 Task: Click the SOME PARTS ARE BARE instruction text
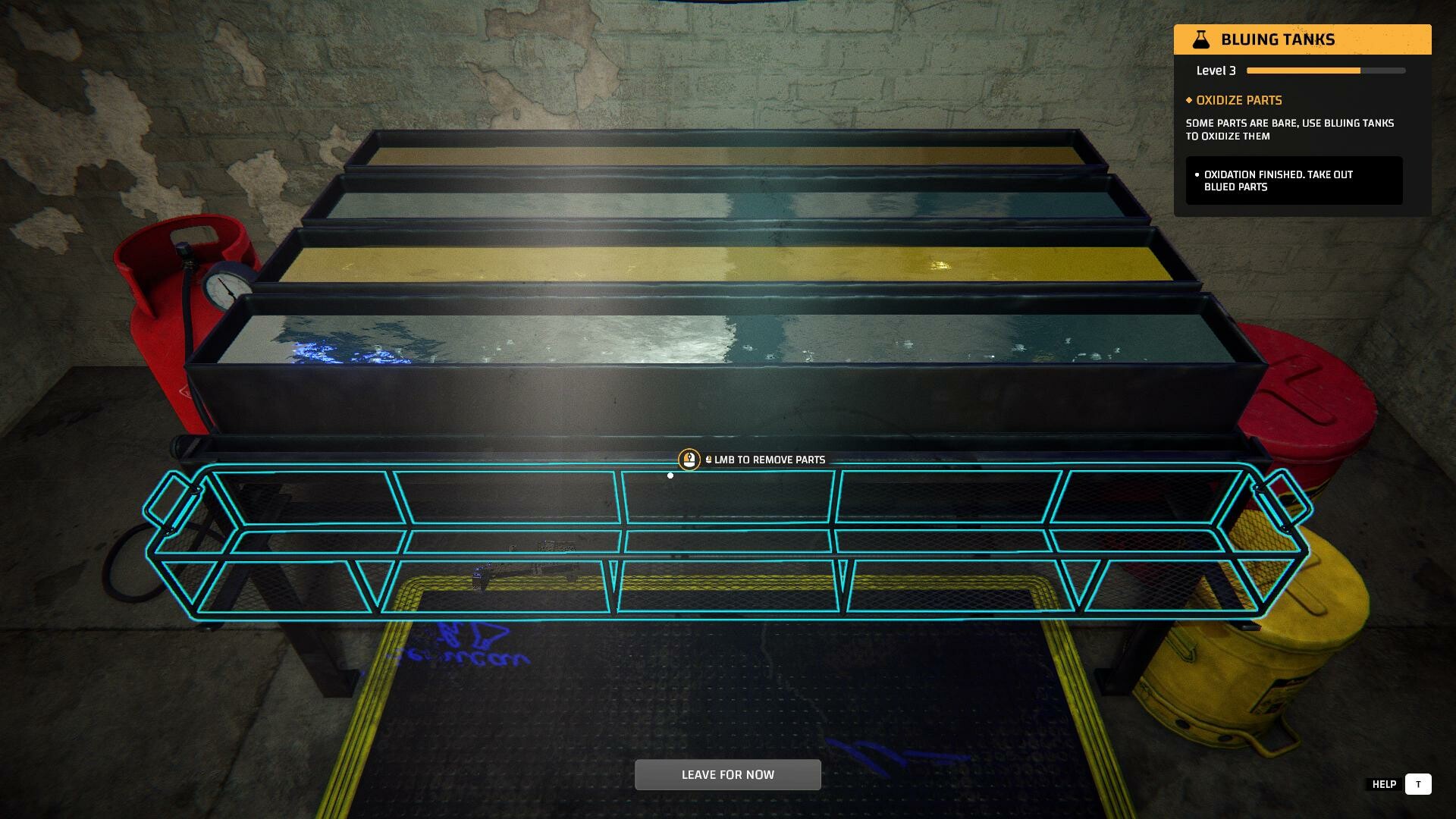[x=1289, y=130]
